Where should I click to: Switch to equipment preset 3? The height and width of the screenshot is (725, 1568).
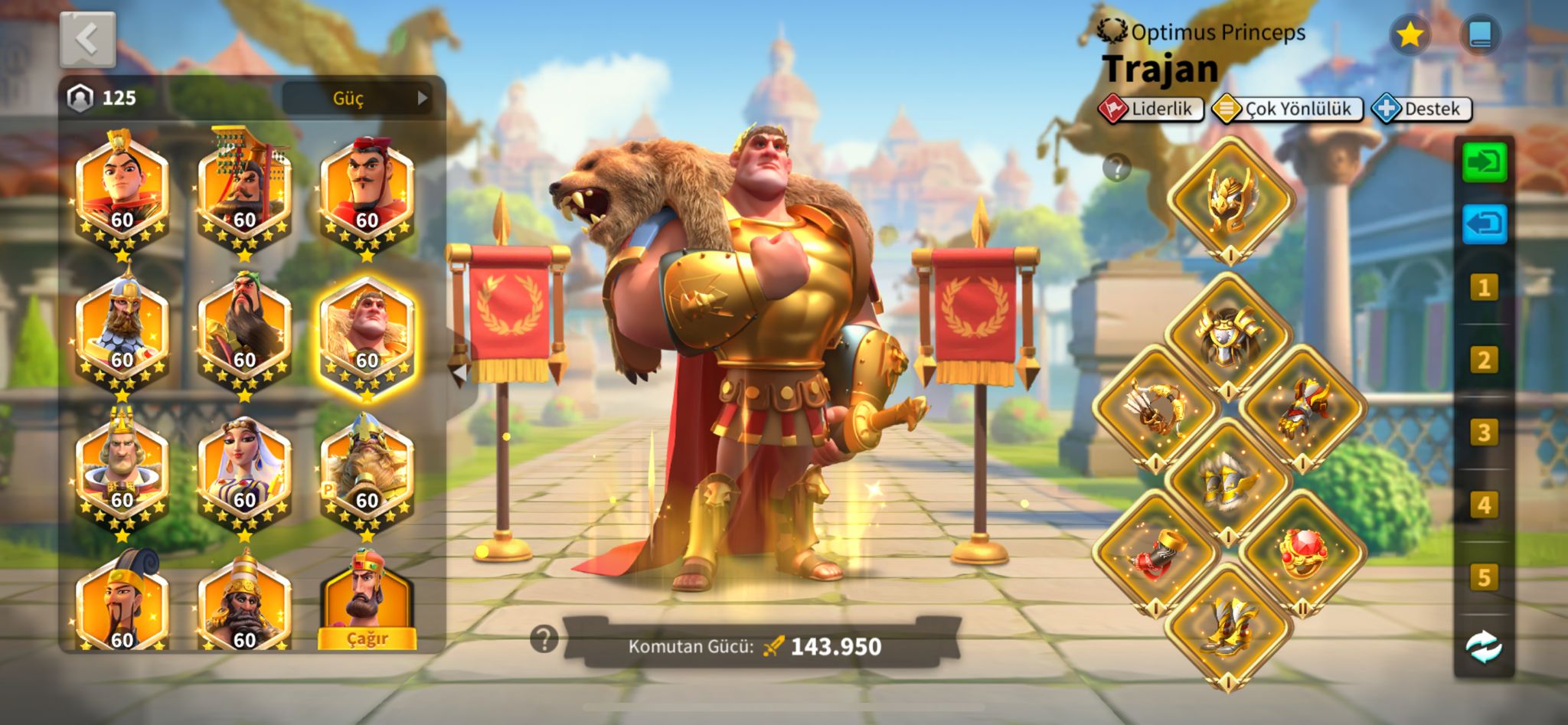point(1484,433)
